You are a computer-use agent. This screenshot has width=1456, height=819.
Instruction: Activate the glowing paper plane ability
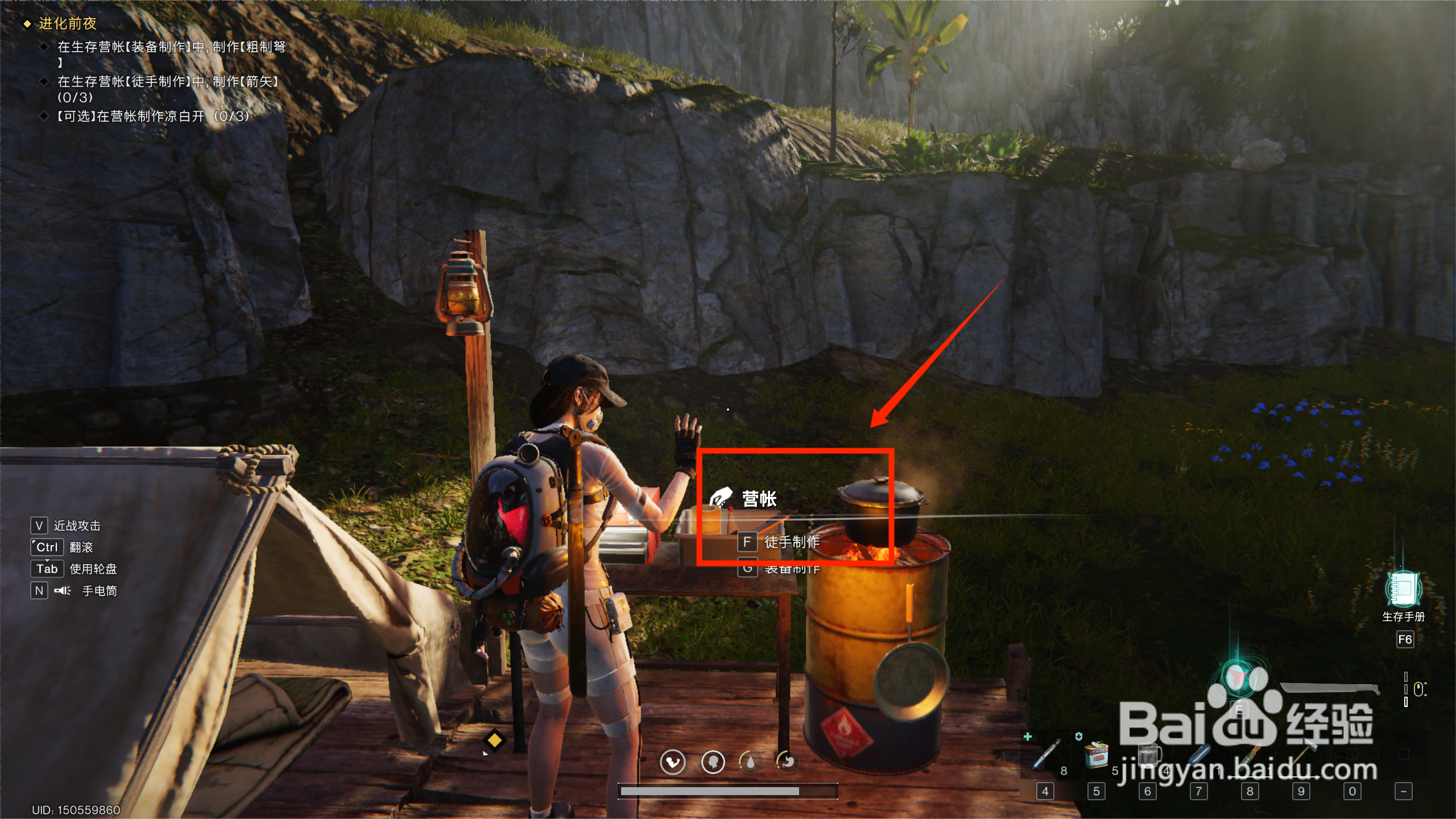click(x=1238, y=679)
